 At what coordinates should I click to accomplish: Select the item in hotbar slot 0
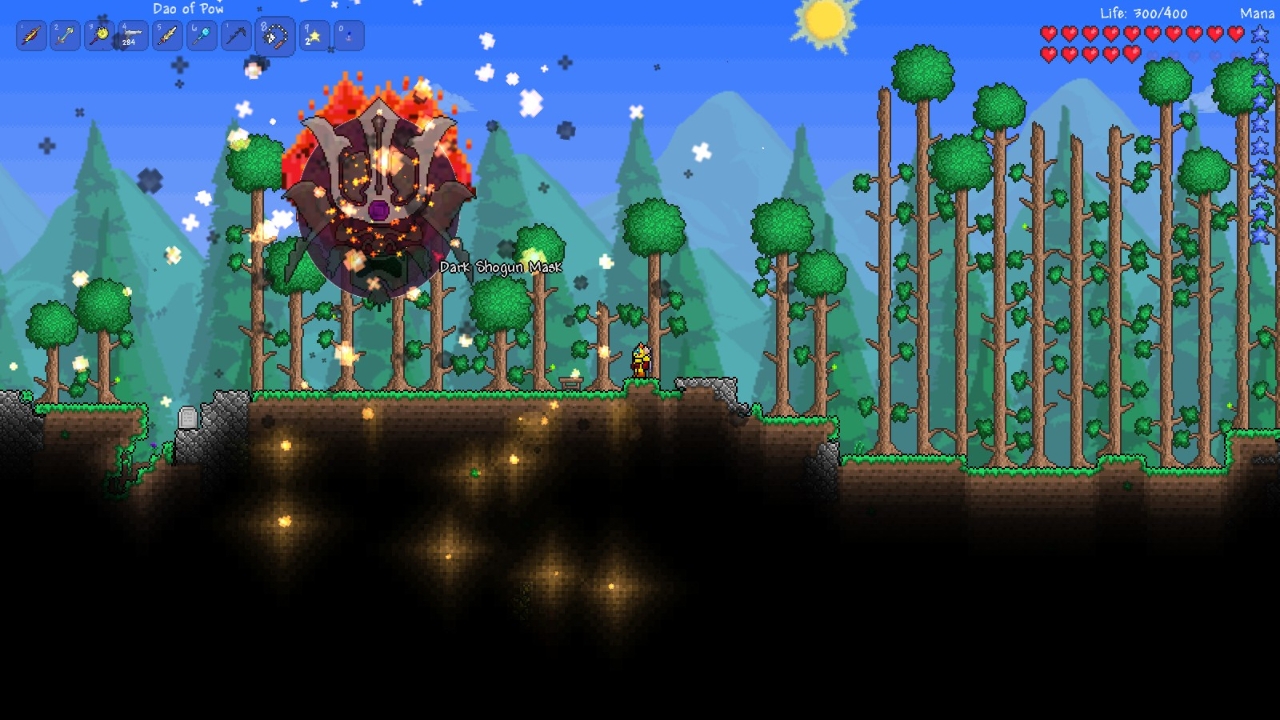[x=347, y=35]
